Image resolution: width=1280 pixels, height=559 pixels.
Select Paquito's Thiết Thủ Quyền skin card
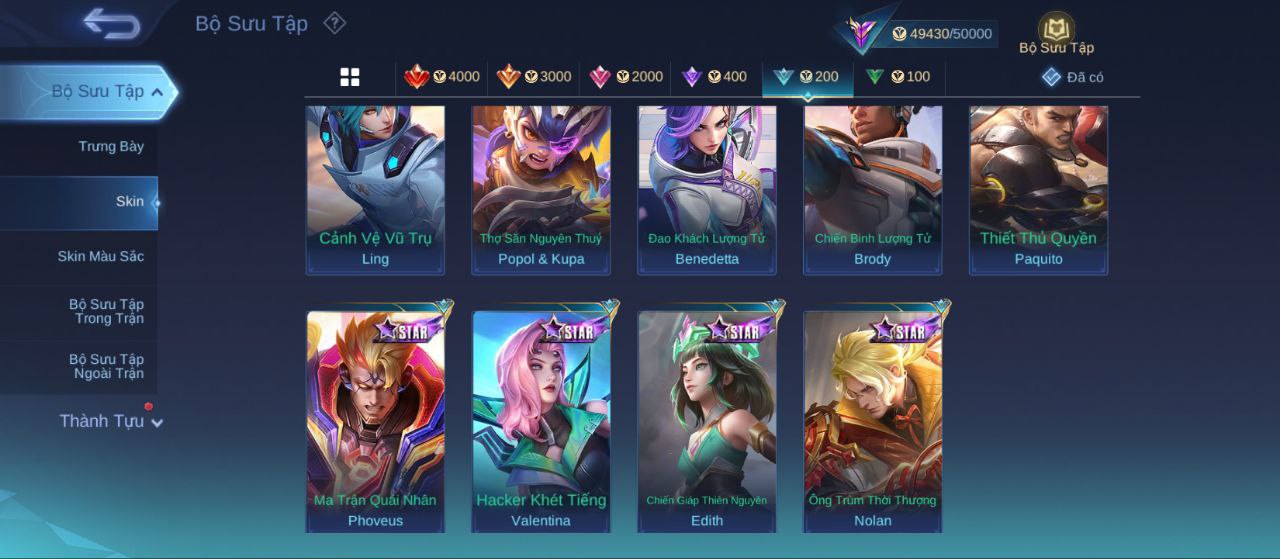1038,188
